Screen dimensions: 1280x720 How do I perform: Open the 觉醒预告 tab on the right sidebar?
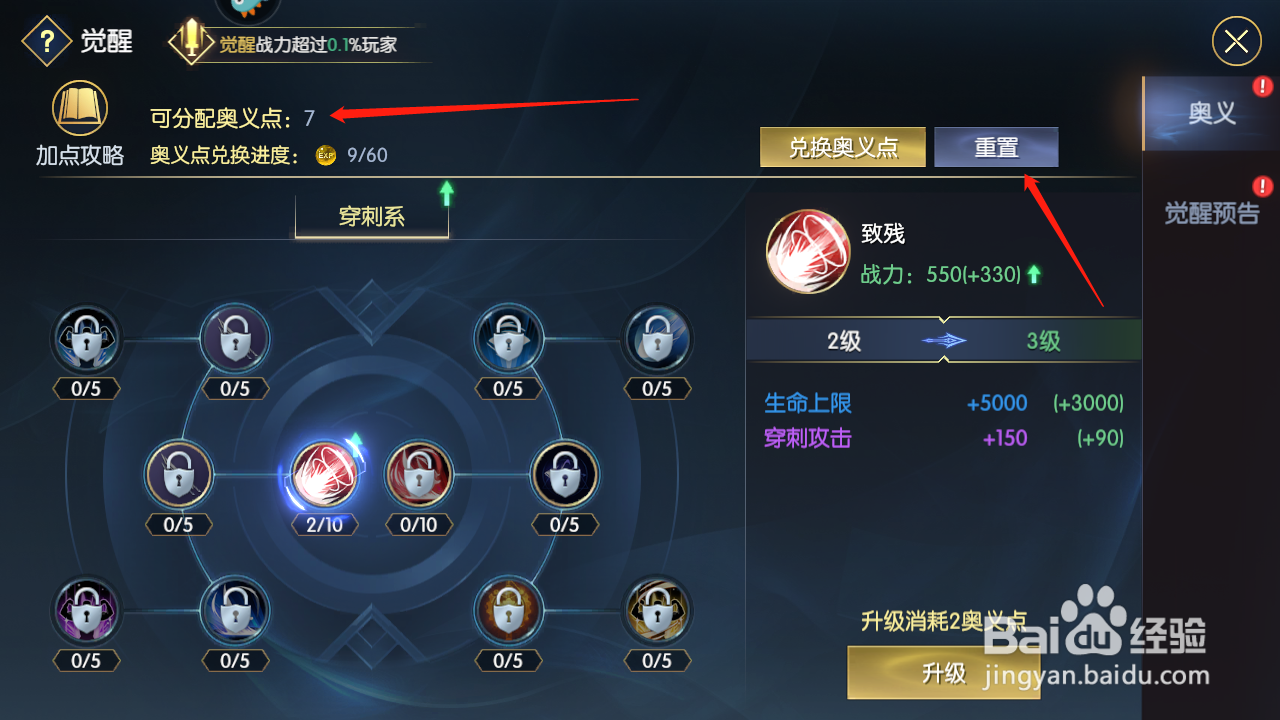[x=1211, y=213]
